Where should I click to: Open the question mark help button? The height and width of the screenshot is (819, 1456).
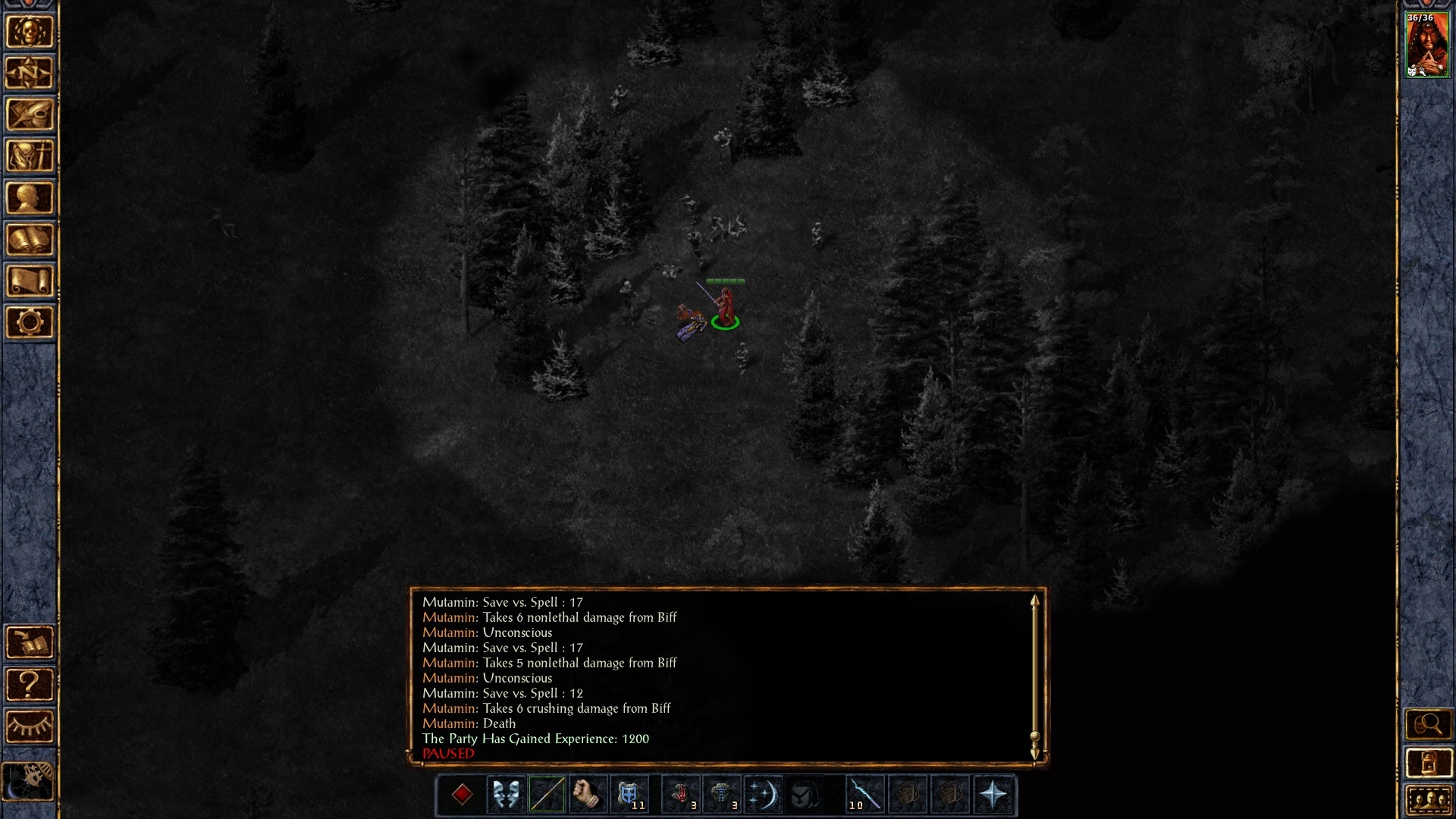[x=30, y=685]
